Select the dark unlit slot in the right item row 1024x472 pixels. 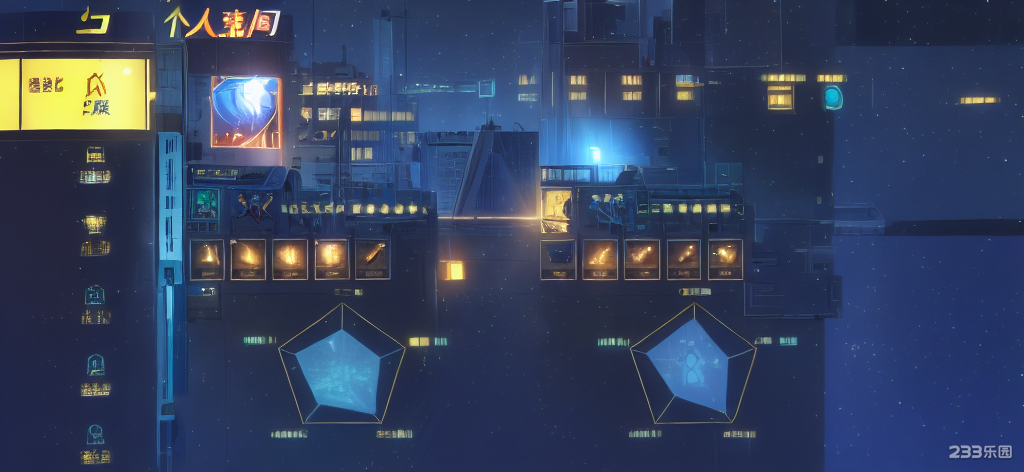point(558,259)
